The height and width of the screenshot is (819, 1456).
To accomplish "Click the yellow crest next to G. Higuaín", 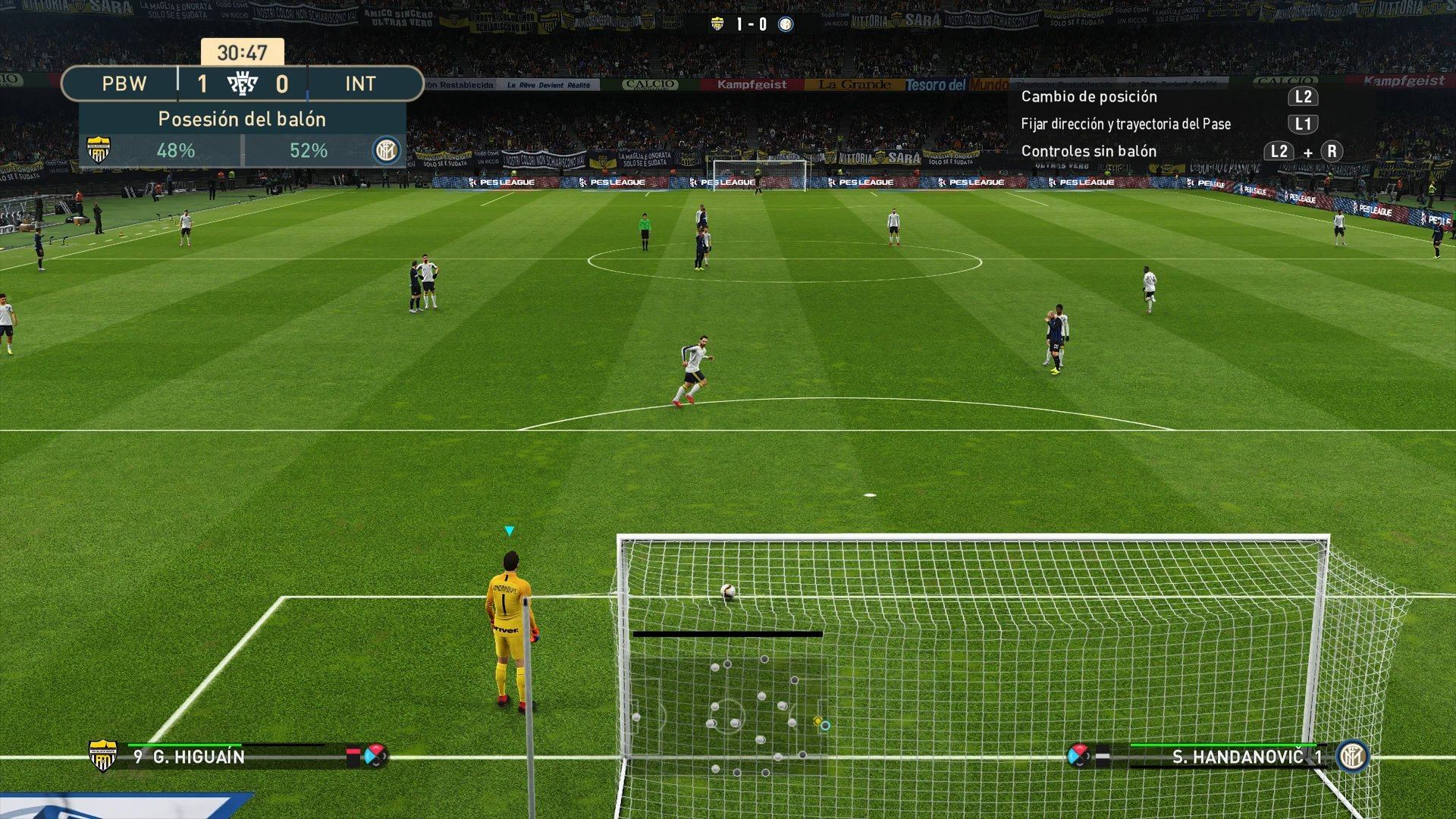I will click(102, 756).
